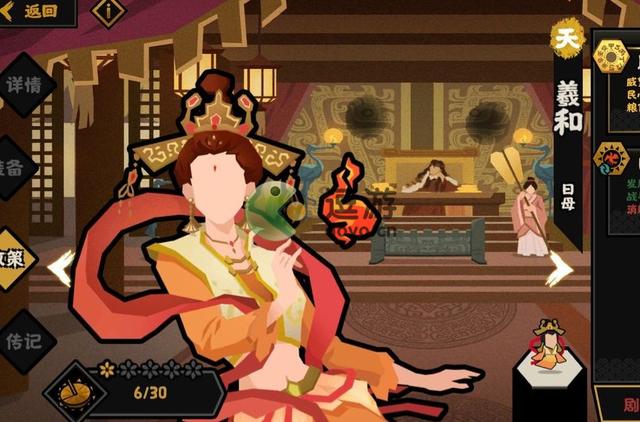Show the 传记 biography tab

(x=22, y=340)
